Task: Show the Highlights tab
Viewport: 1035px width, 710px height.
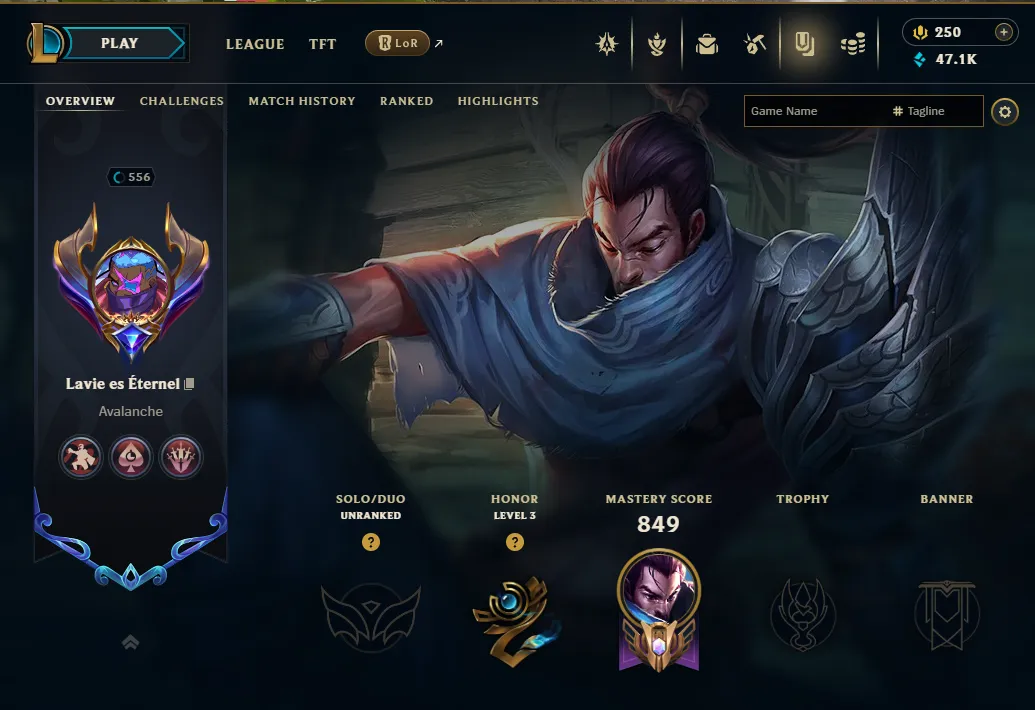Action: pyautogui.click(x=498, y=101)
